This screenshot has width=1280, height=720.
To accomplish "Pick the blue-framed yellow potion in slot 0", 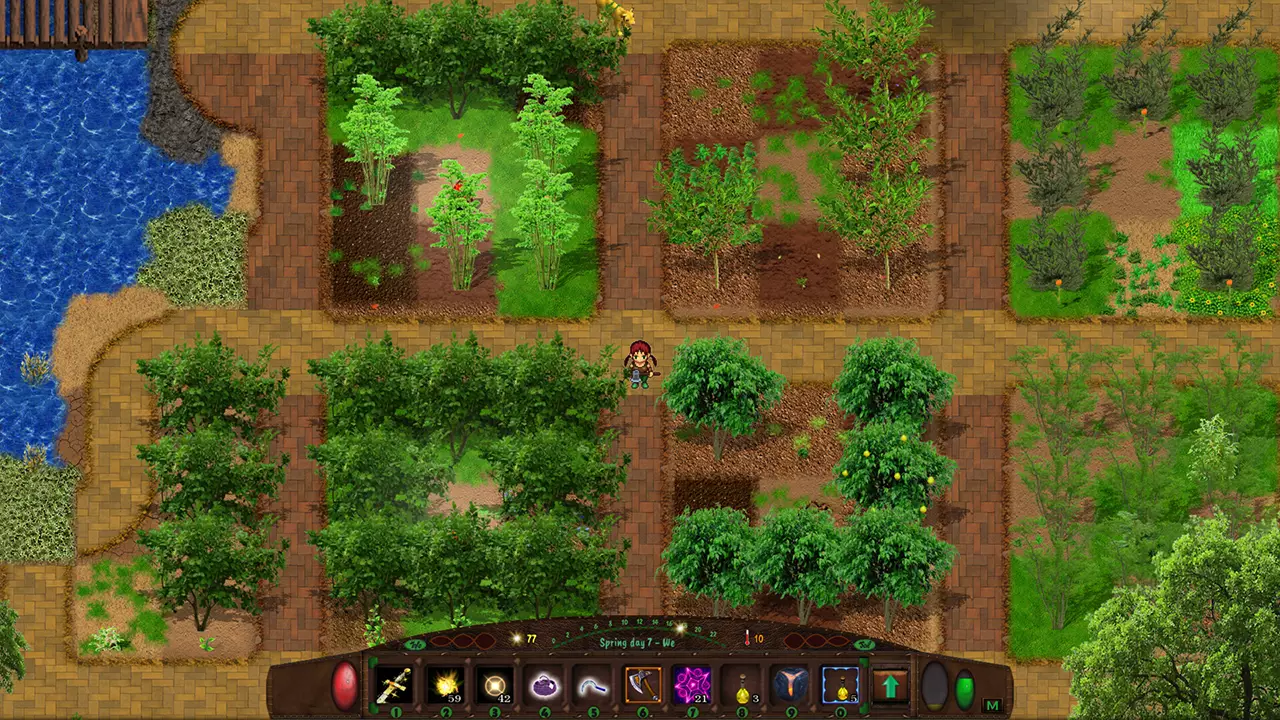I will pyautogui.click(x=840, y=686).
